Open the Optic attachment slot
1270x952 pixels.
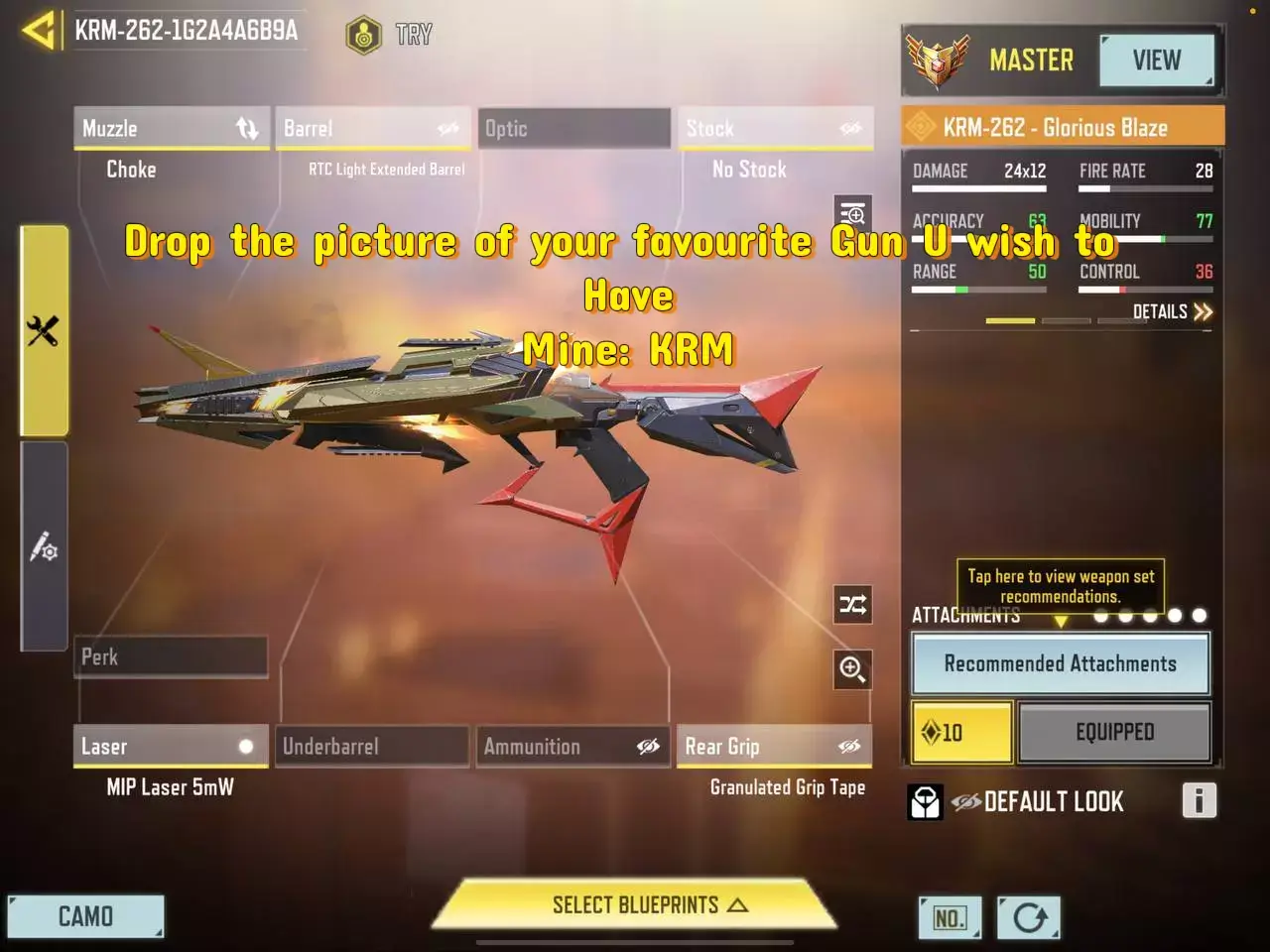click(573, 128)
